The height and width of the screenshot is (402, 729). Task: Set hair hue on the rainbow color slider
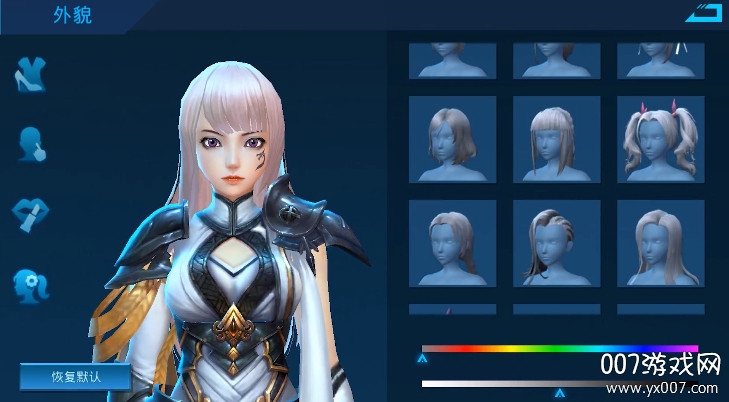coord(560,348)
